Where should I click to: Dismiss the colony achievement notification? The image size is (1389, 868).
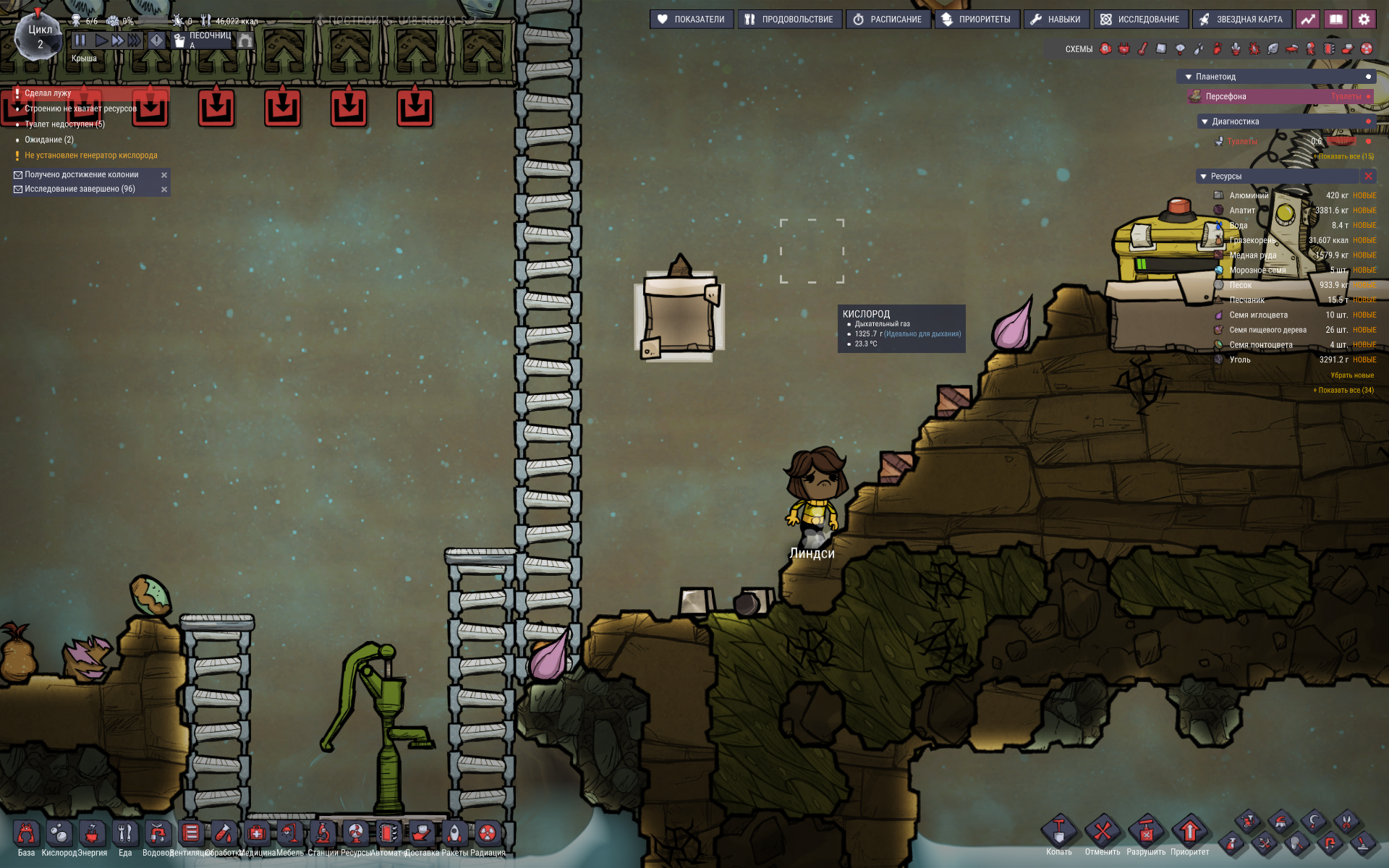164,175
